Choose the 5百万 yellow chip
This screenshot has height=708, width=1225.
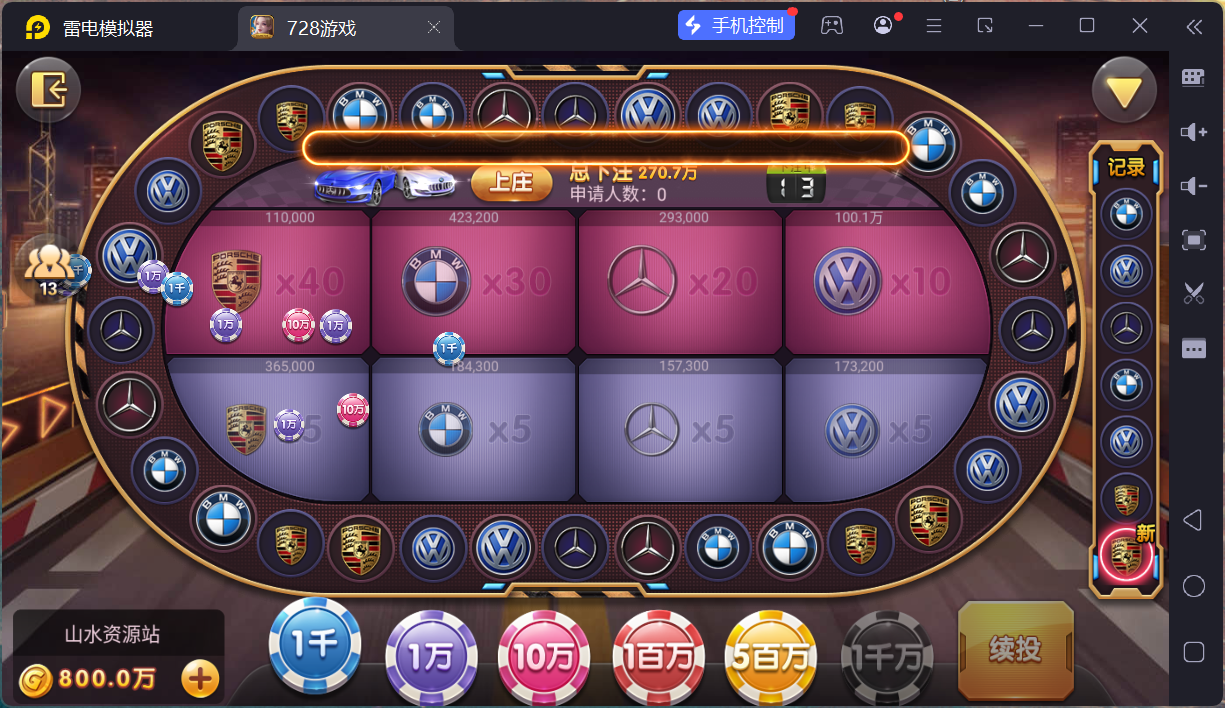tap(771, 656)
